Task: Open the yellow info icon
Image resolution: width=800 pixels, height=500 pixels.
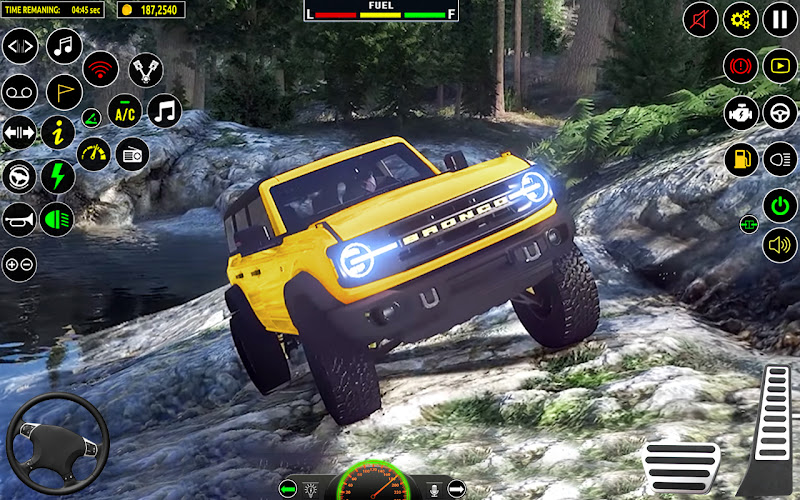Action: (58, 132)
